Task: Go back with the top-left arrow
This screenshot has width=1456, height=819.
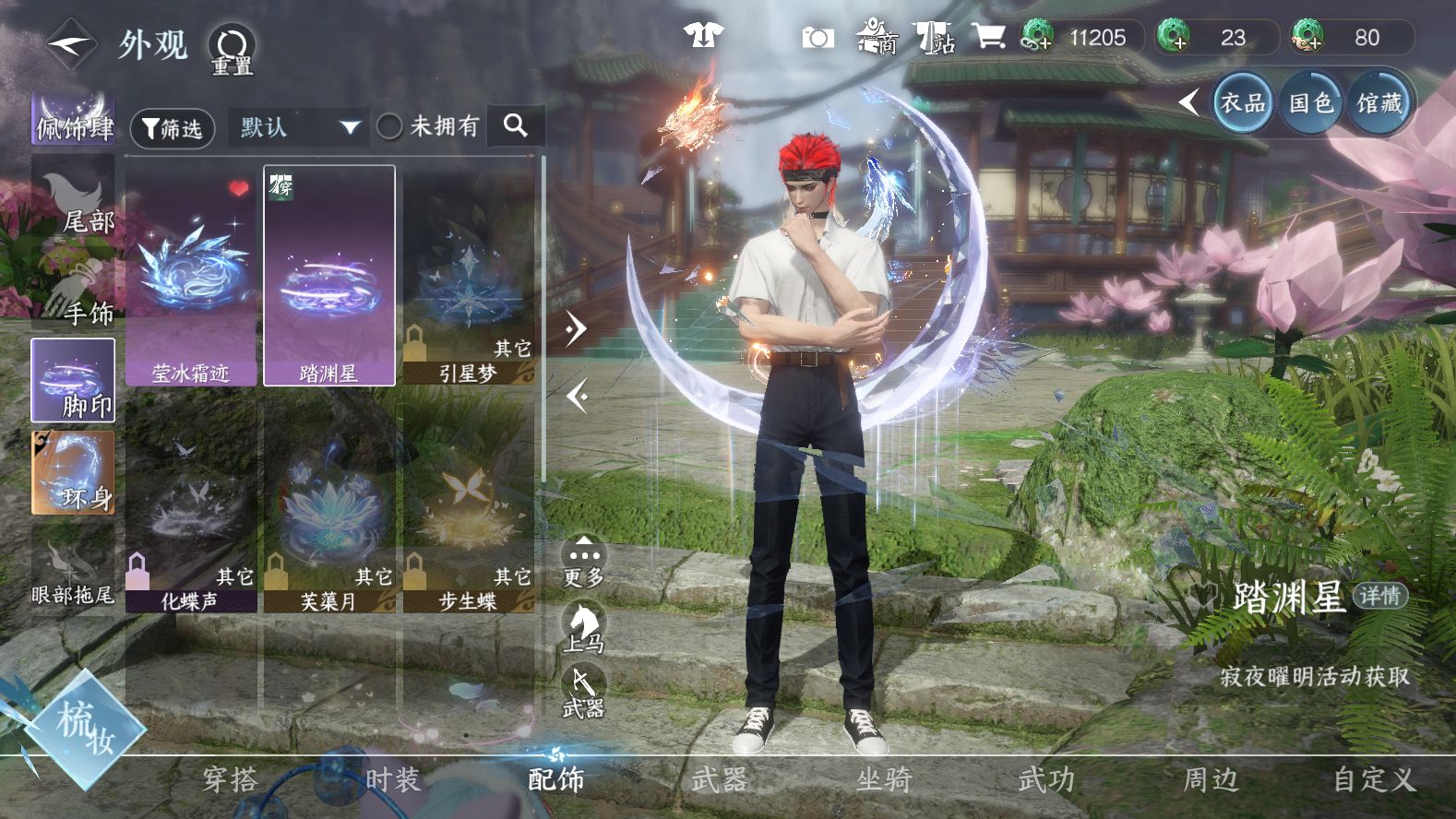Action: coord(71,43)
